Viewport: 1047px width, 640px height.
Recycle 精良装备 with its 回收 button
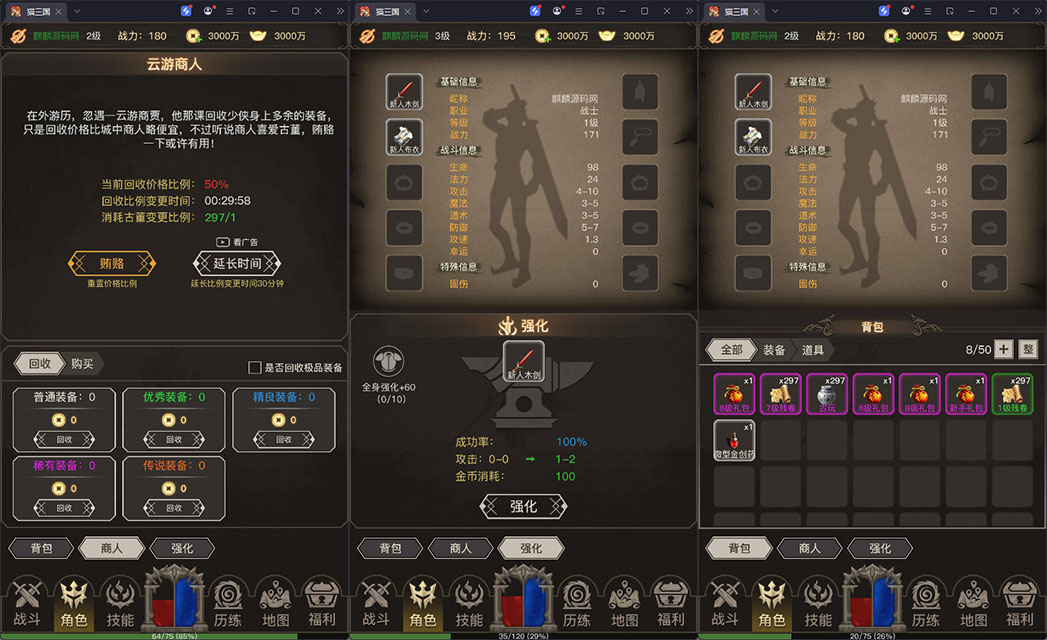(x=284, y=439)
